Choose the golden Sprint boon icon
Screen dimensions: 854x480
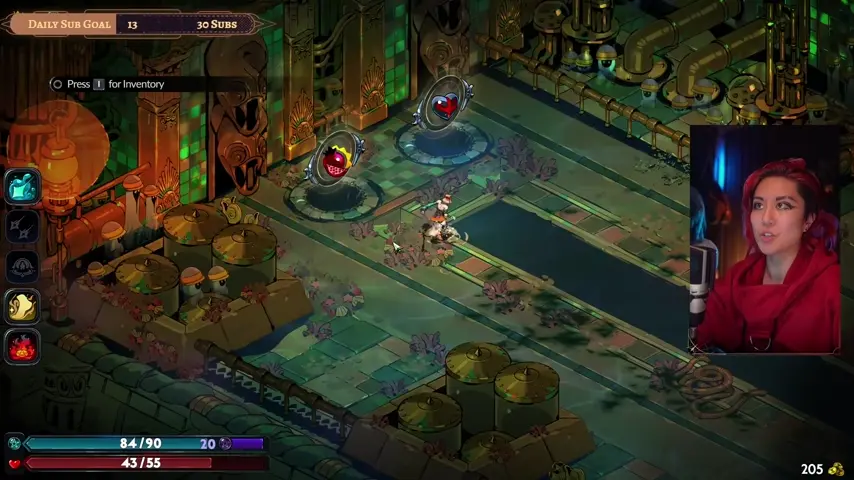(23, 307)
